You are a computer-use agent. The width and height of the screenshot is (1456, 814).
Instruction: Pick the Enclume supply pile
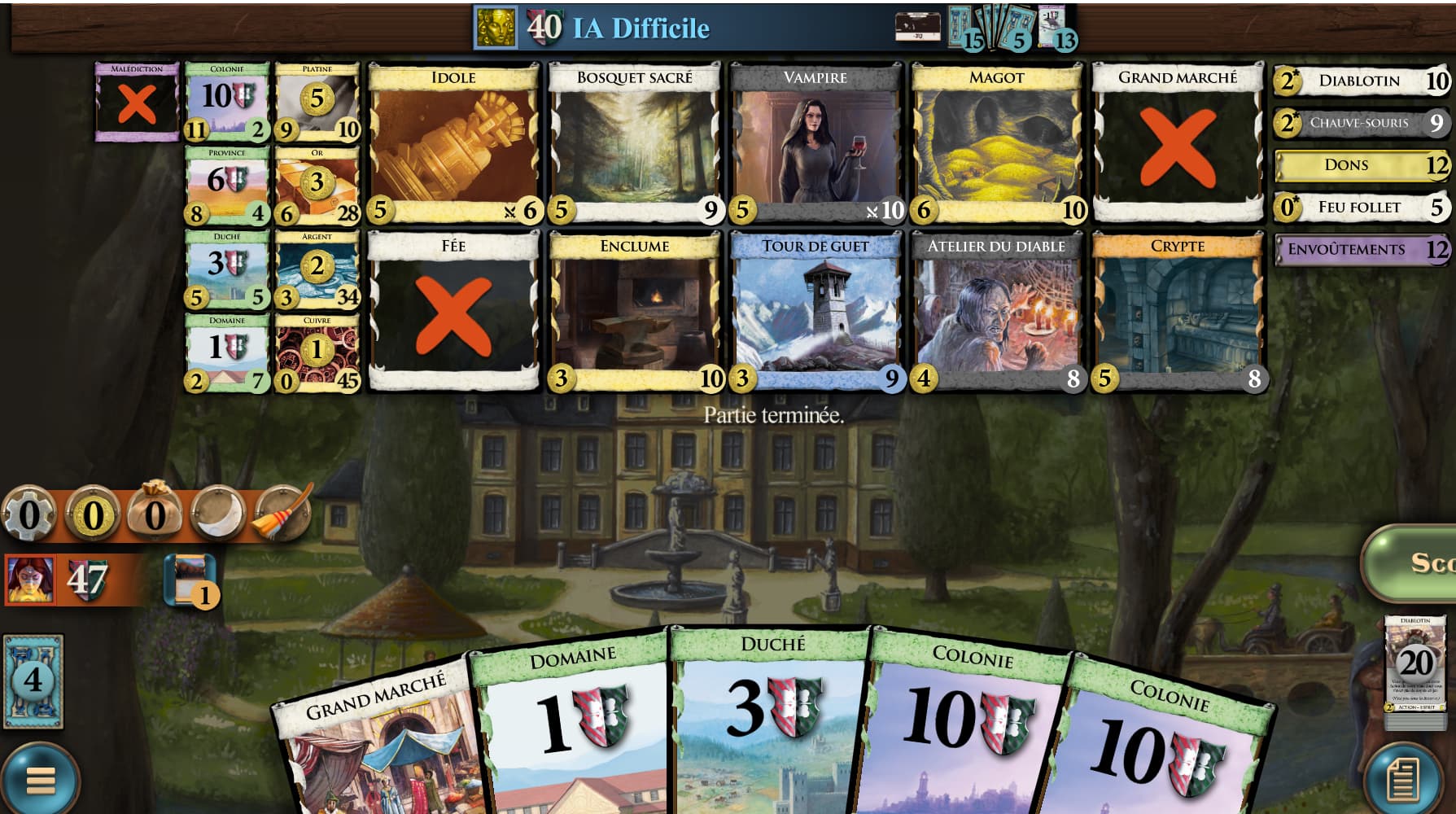pos(634,312)
